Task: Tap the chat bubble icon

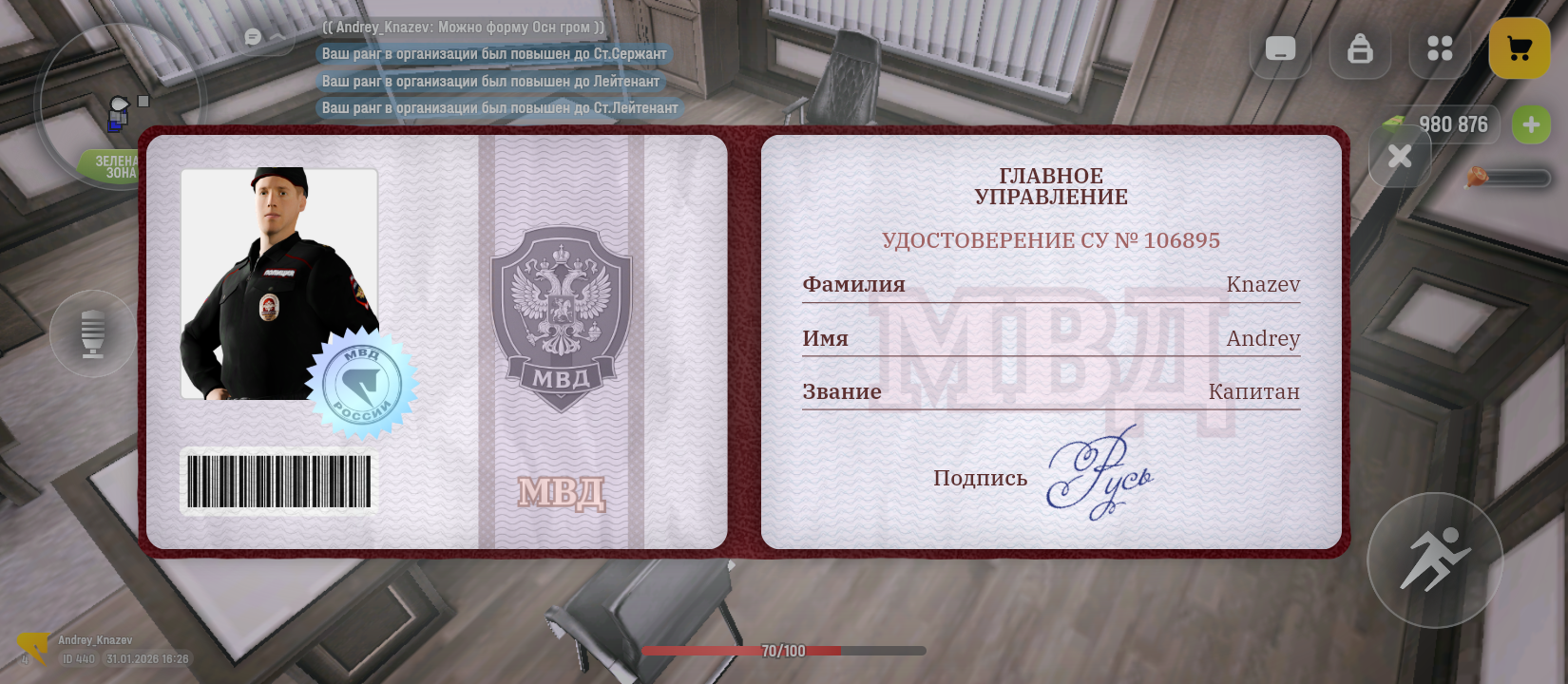Action: pyautogui.click(x=254, y=37)
